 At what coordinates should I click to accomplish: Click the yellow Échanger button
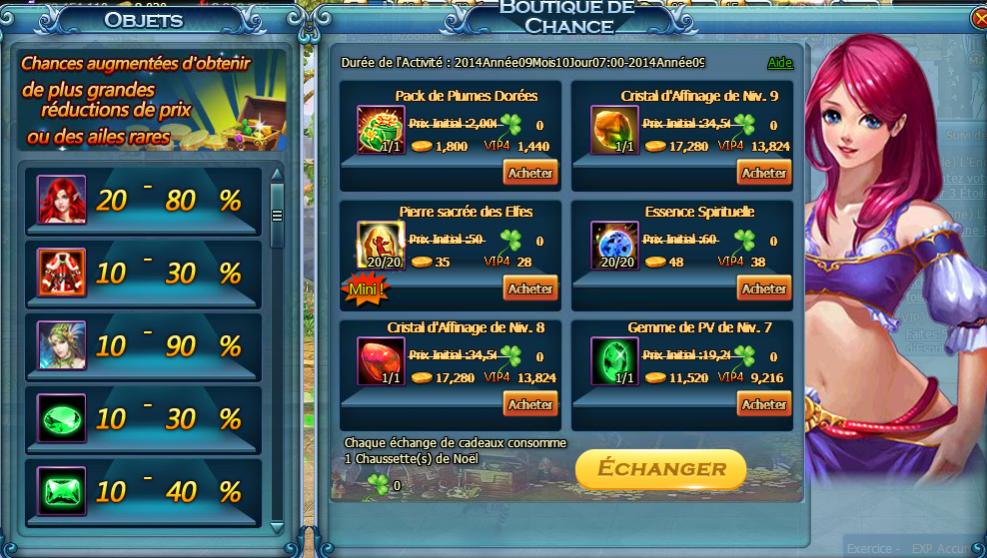click(660, 468)
